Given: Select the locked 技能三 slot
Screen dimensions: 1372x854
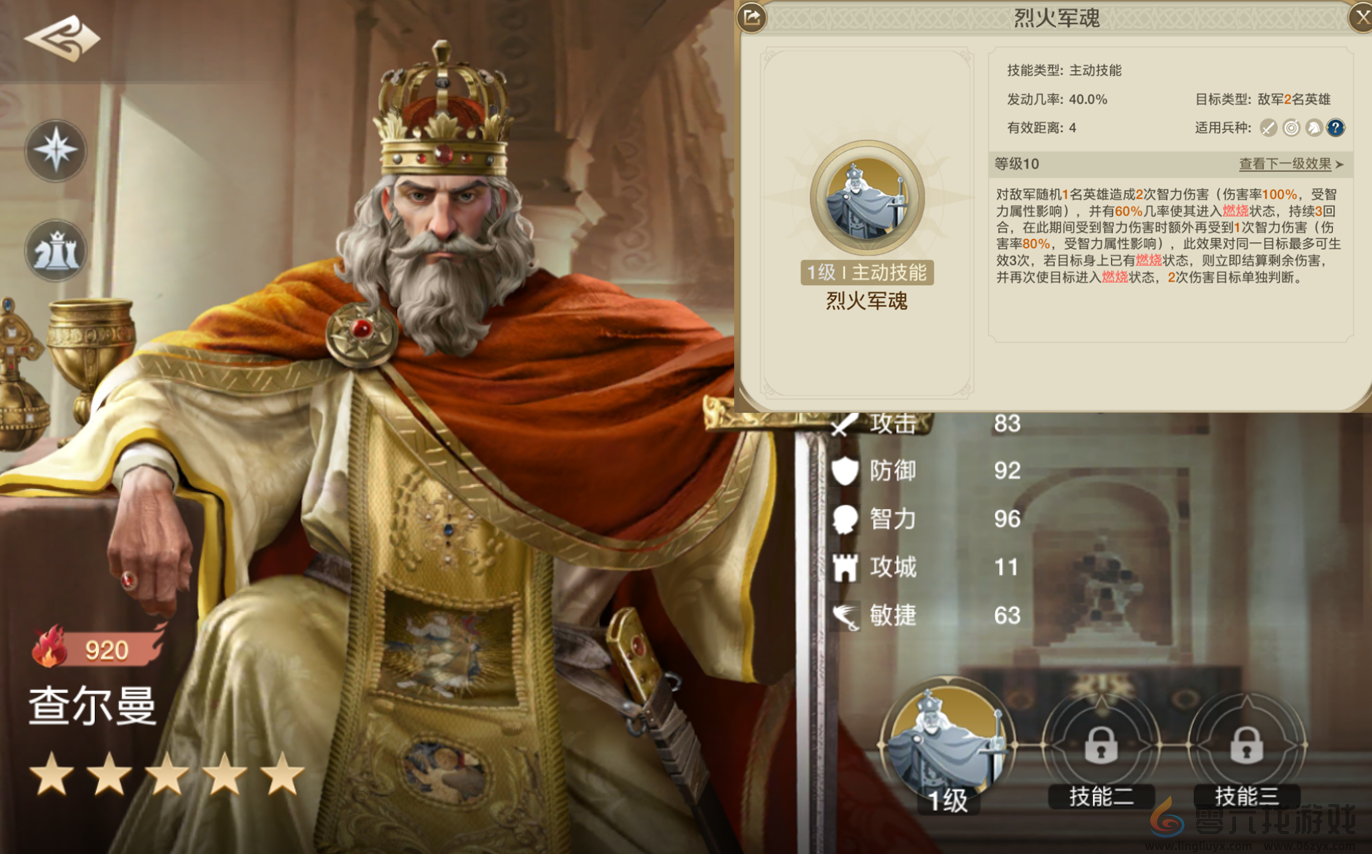Looking at the screenshot, I should 1245,745.
